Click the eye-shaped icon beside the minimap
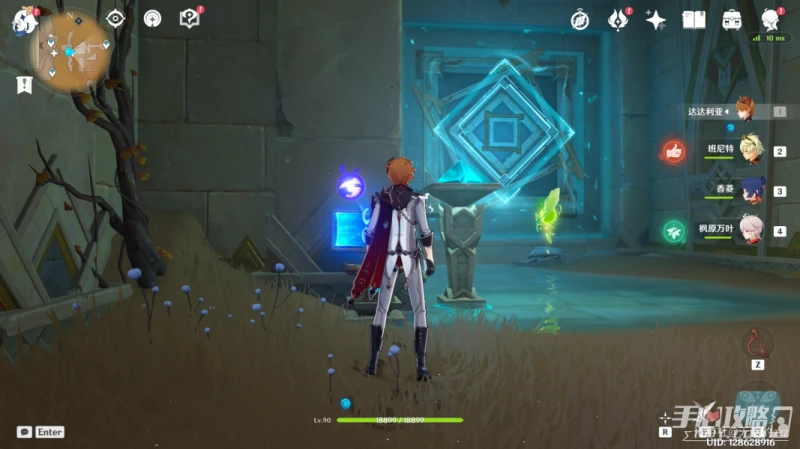This screenshot has height=449, width=800. (115, 19)
